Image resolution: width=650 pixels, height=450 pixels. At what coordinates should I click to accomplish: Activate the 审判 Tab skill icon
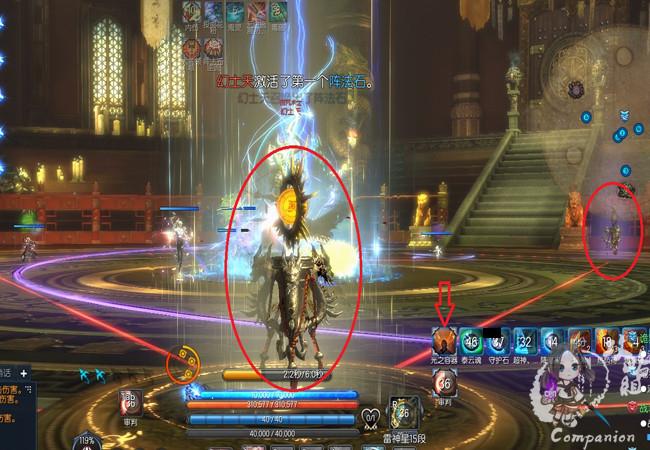130,400
